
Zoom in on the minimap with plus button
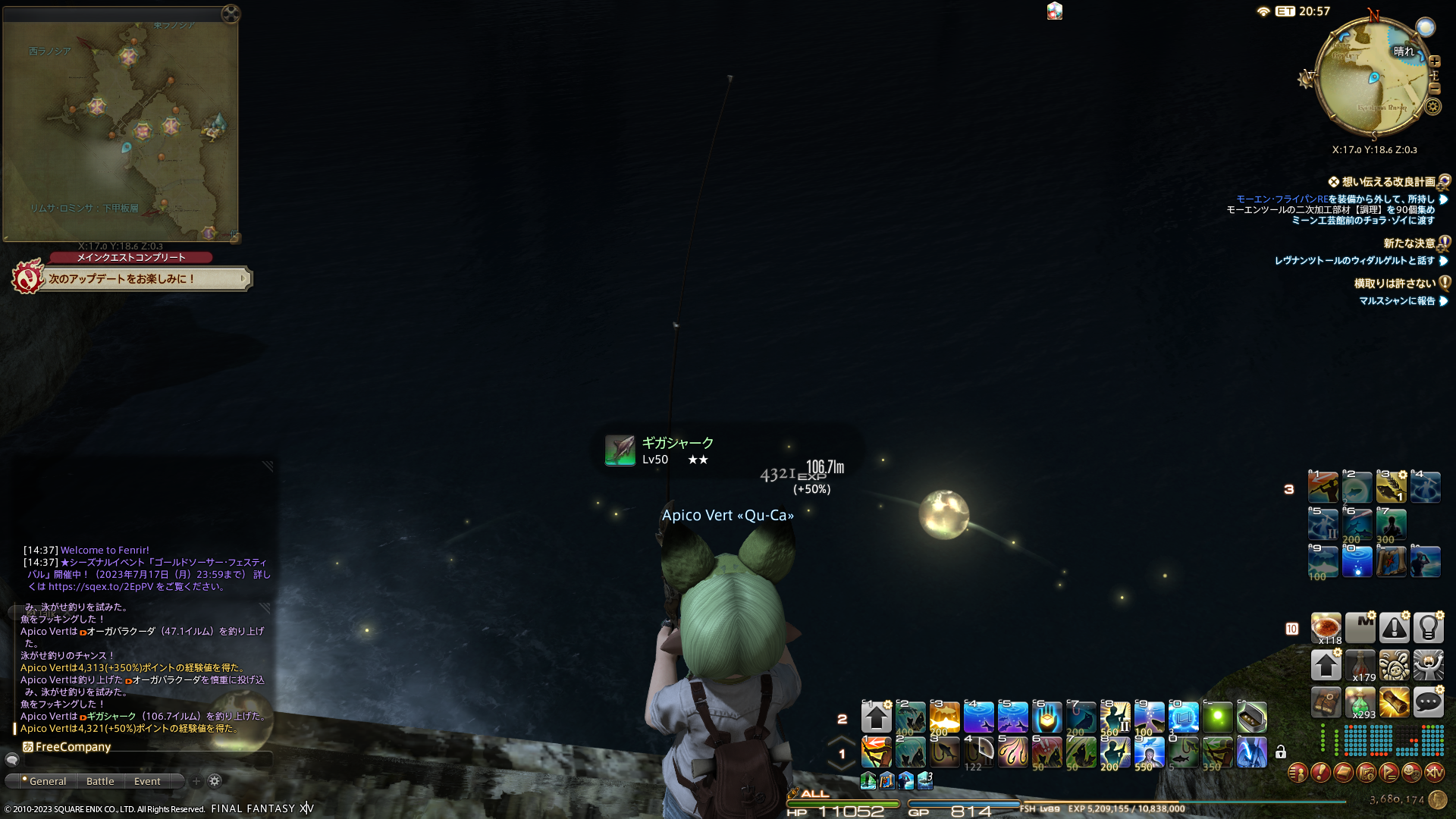click(x=1434, y=61)
